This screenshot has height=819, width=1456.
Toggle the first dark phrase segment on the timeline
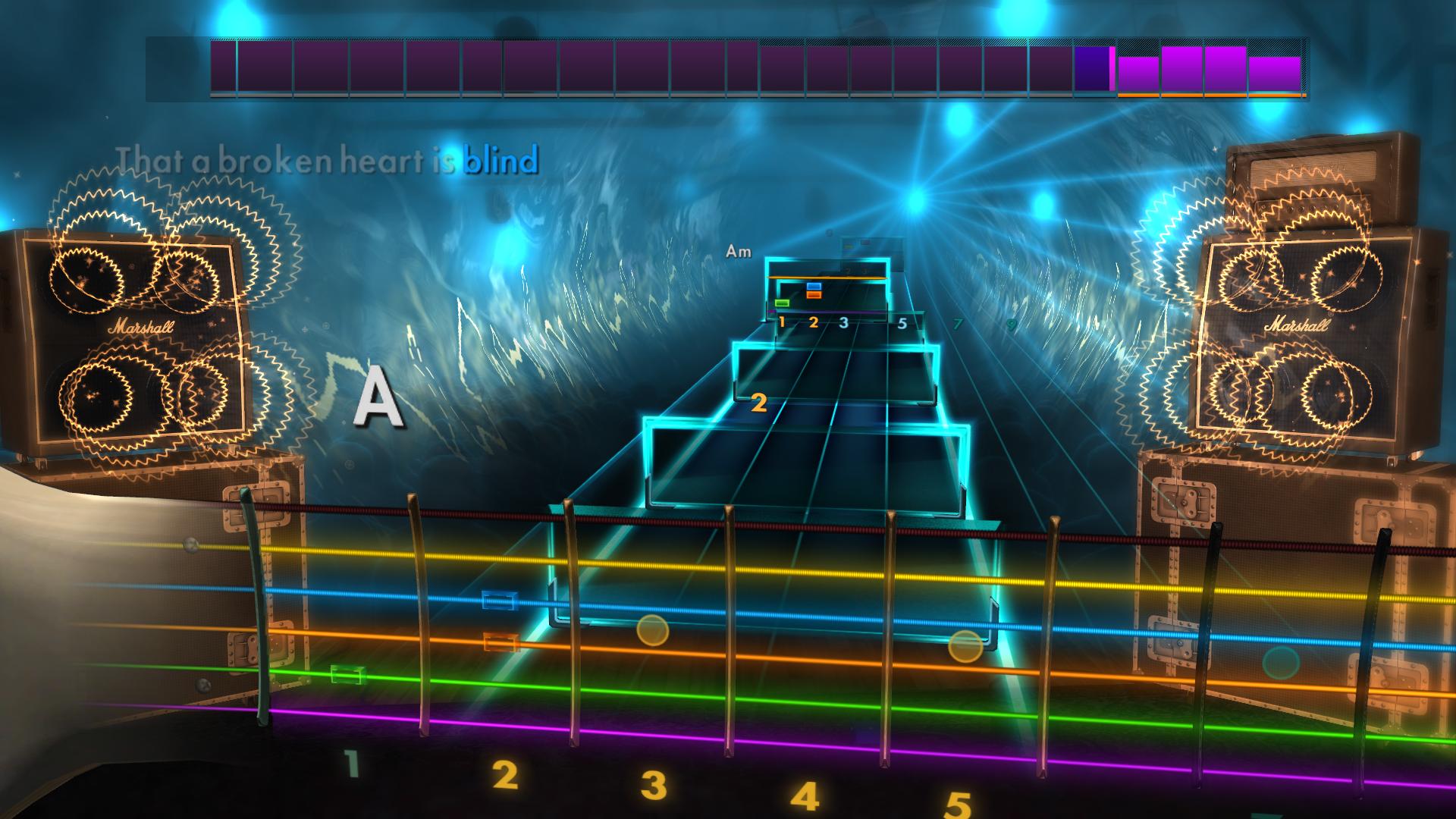click(221, 68)
